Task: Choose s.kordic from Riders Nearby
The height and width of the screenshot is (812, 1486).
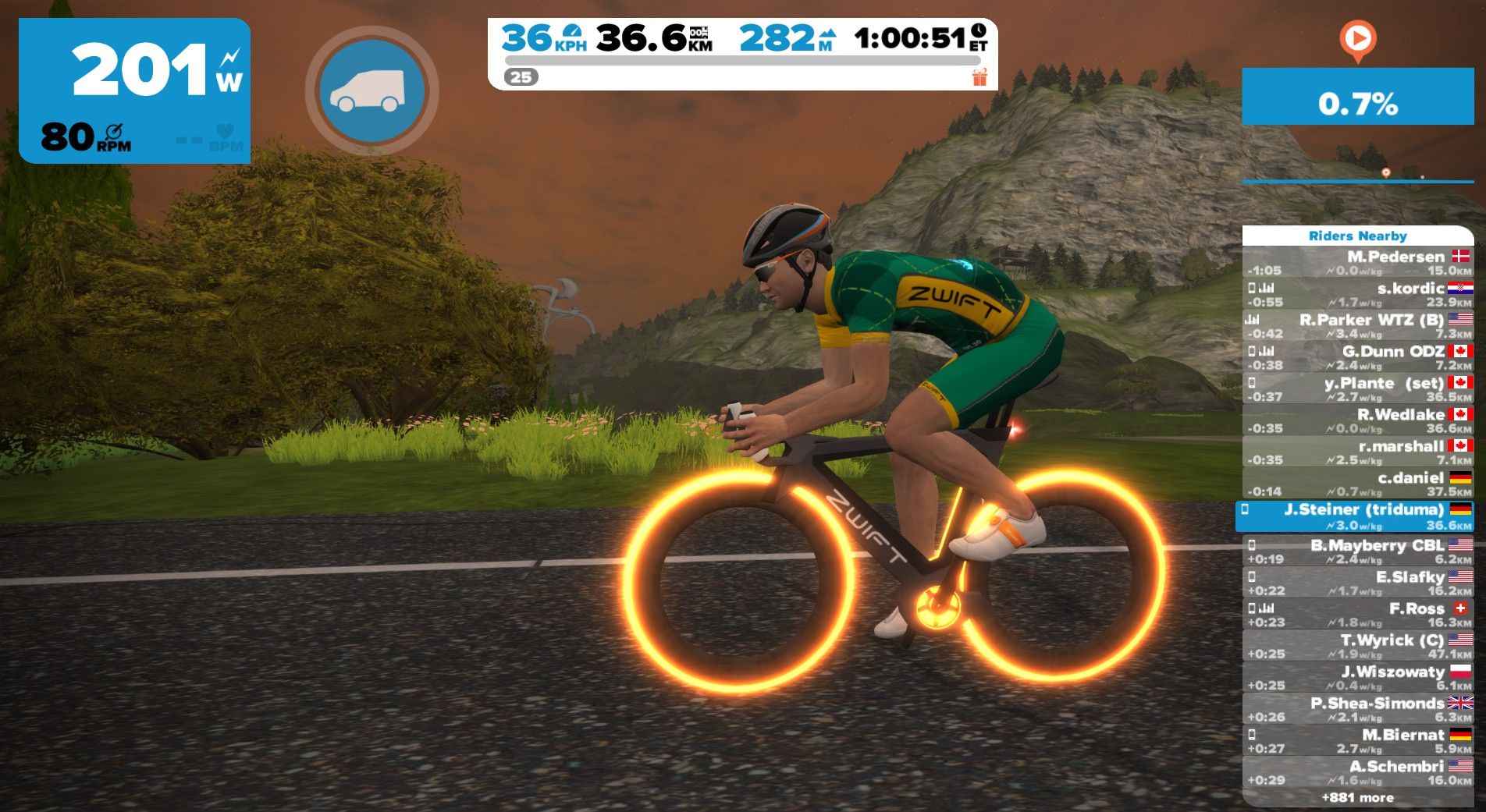Action: point(1357,294)
